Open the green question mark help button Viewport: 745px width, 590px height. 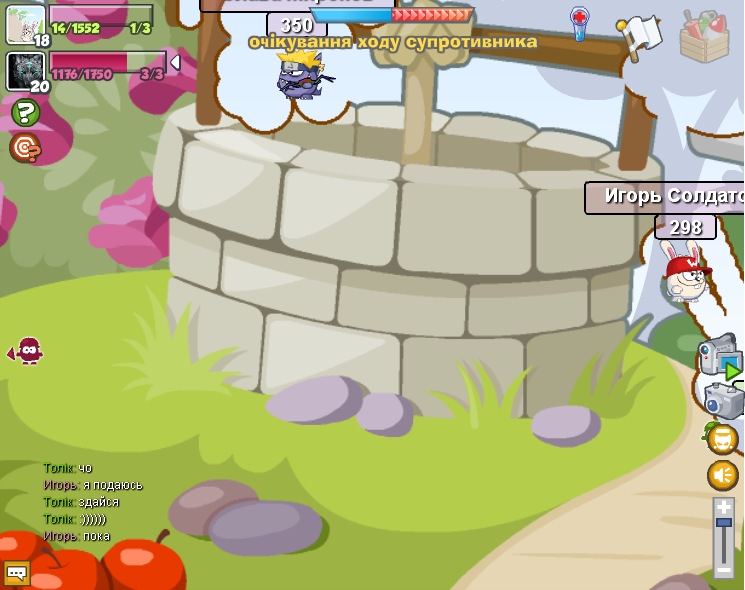[x=25, y=113]
